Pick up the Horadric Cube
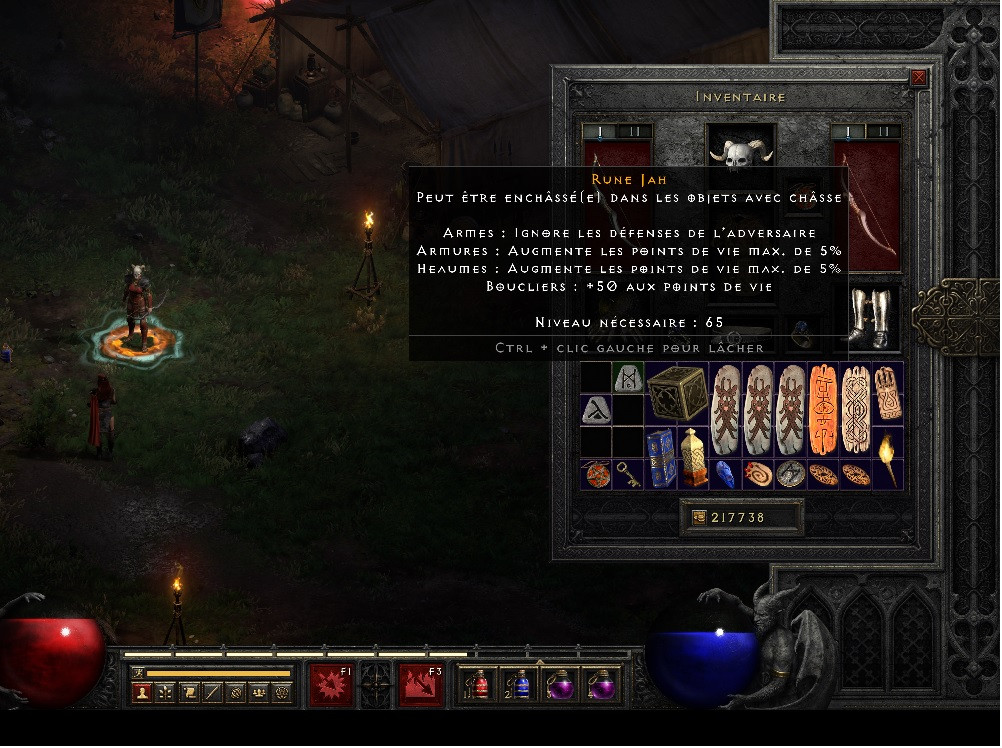 click(x=676, y=394)
